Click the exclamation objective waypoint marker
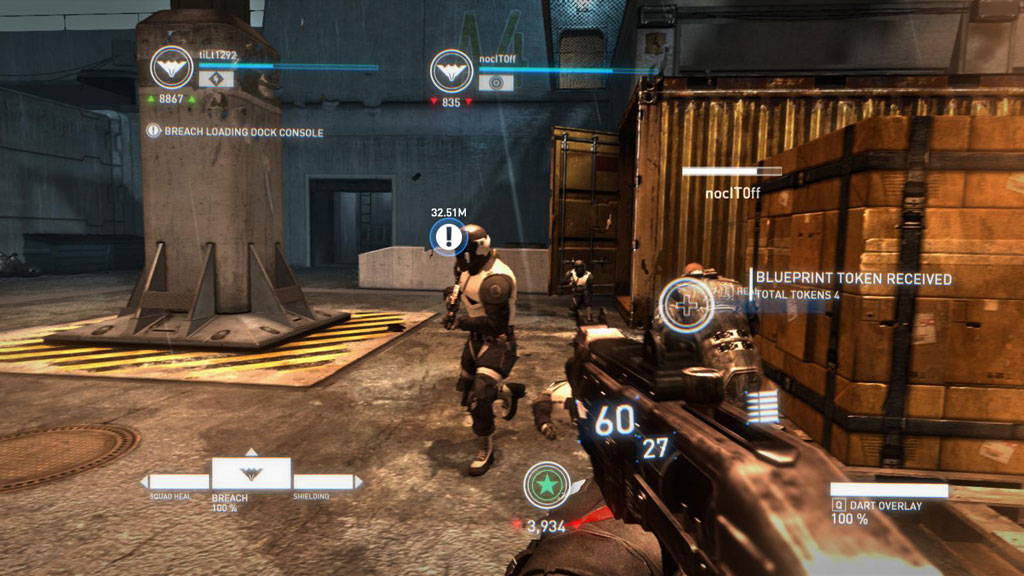The width and height of the screenshot is (1024, 576). click(449, 237)
